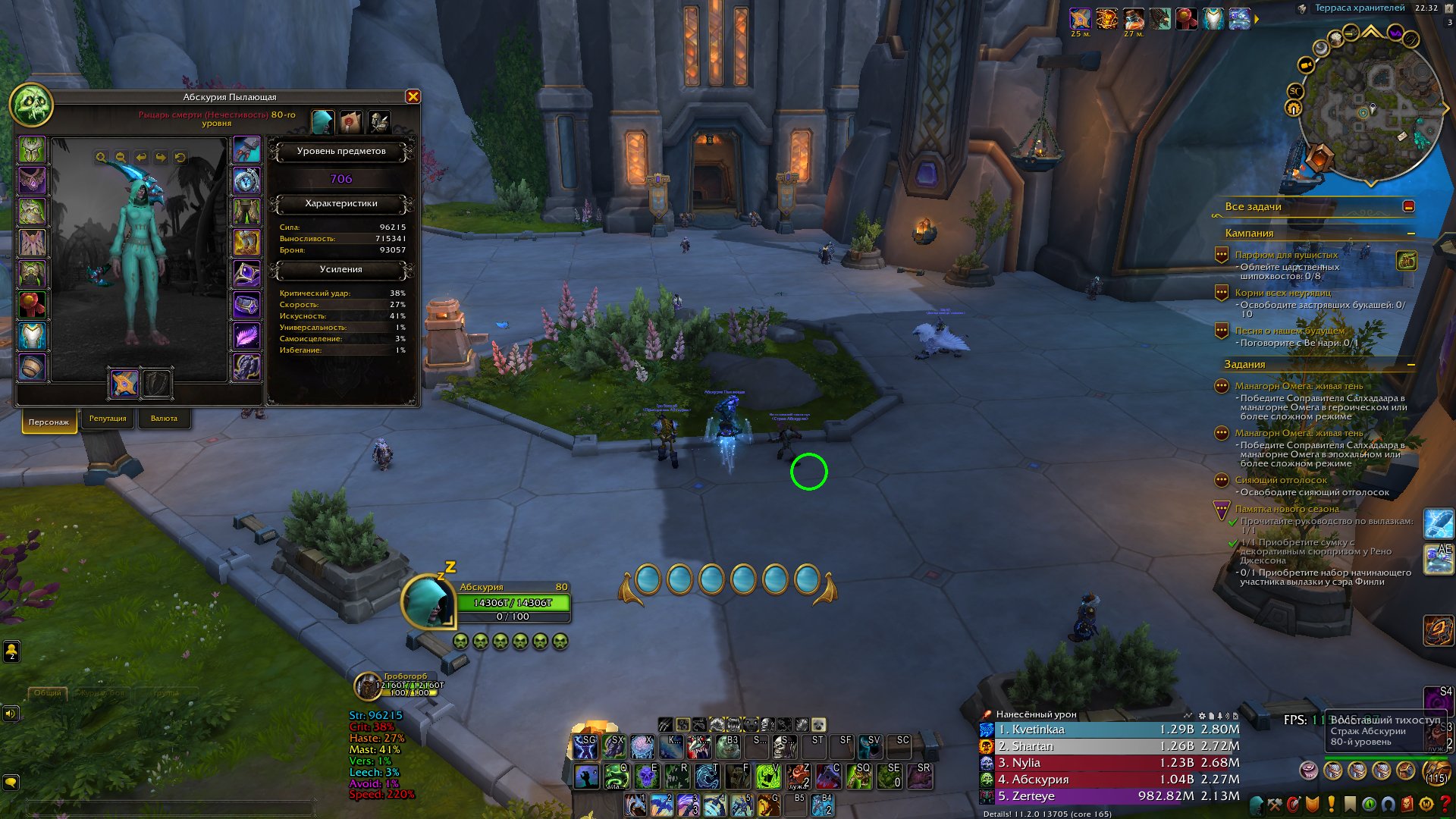This screenshot has height=819, width=1456.
Task: Zoom in on the character model
Action: tap(101, 158)
